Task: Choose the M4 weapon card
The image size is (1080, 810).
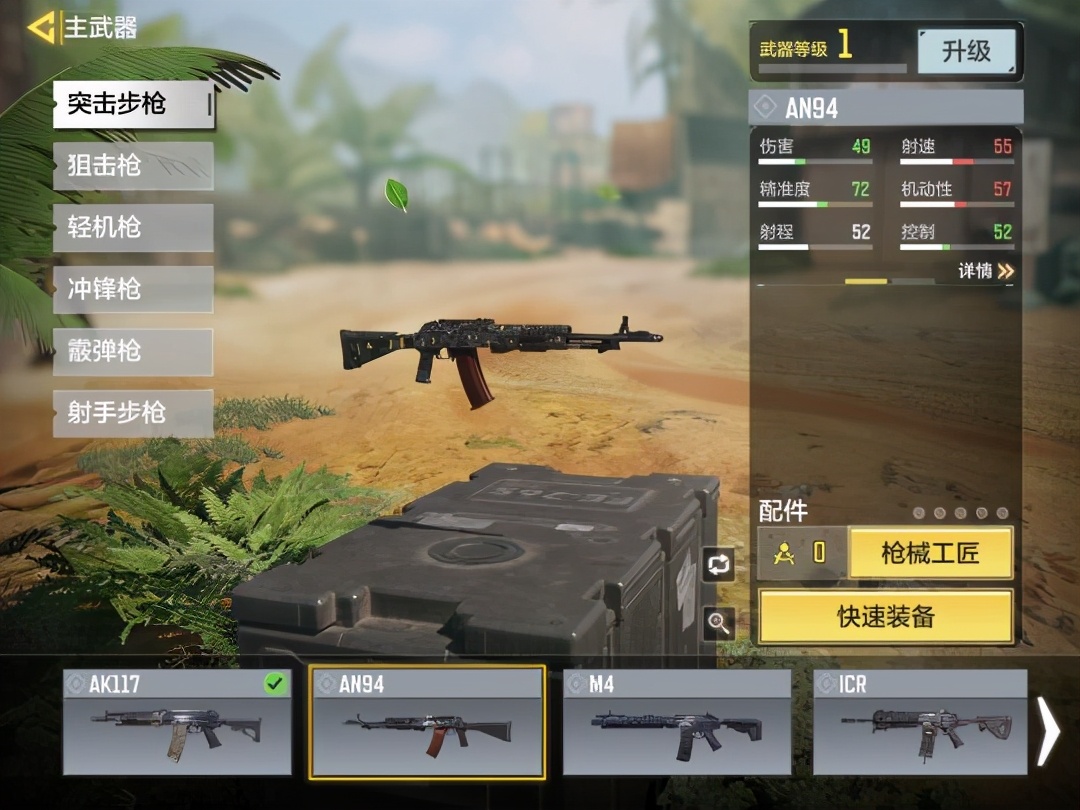Action: coord(677,722)
